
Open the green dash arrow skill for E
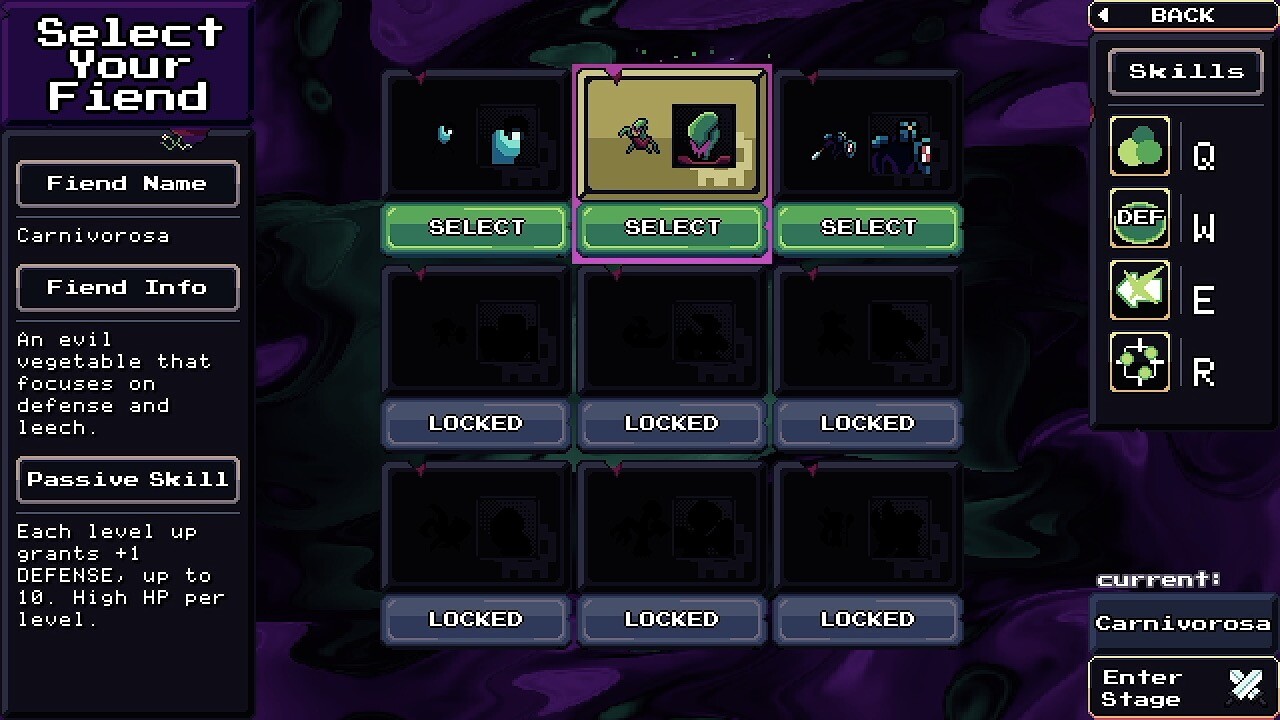pos(1139,291)
